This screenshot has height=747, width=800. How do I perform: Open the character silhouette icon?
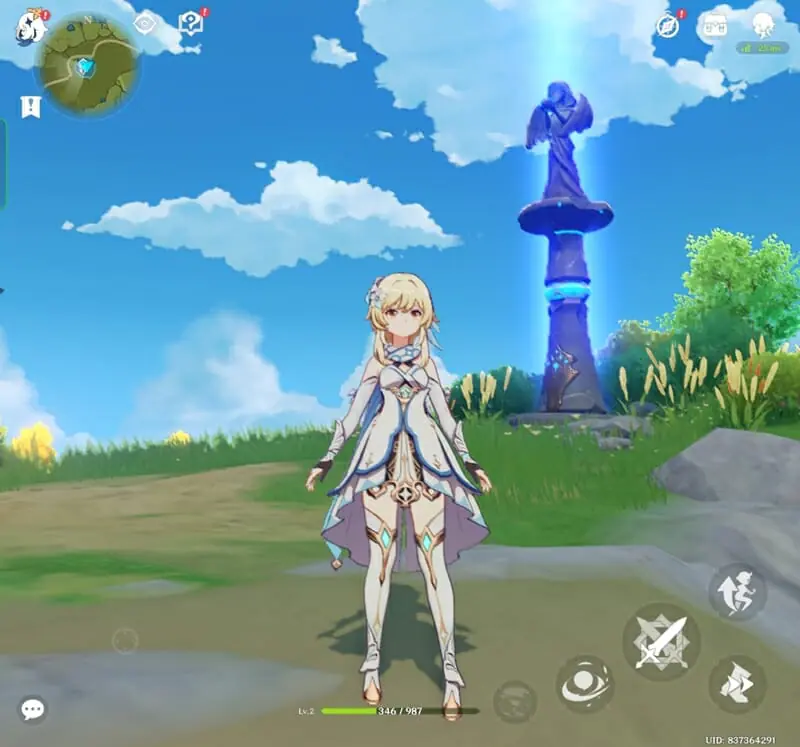763,26
